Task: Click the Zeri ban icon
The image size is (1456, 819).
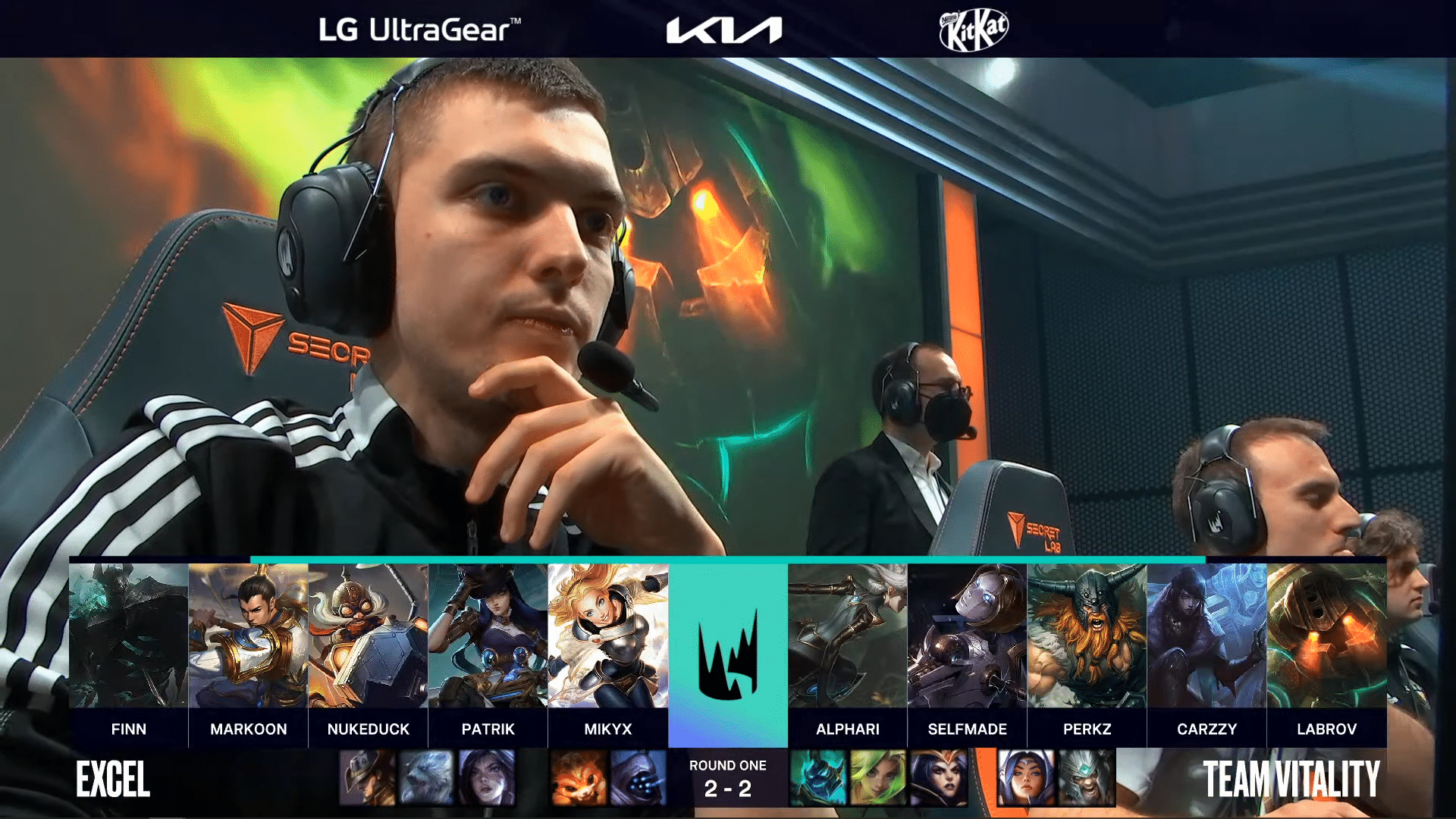Action: (878, 777)
